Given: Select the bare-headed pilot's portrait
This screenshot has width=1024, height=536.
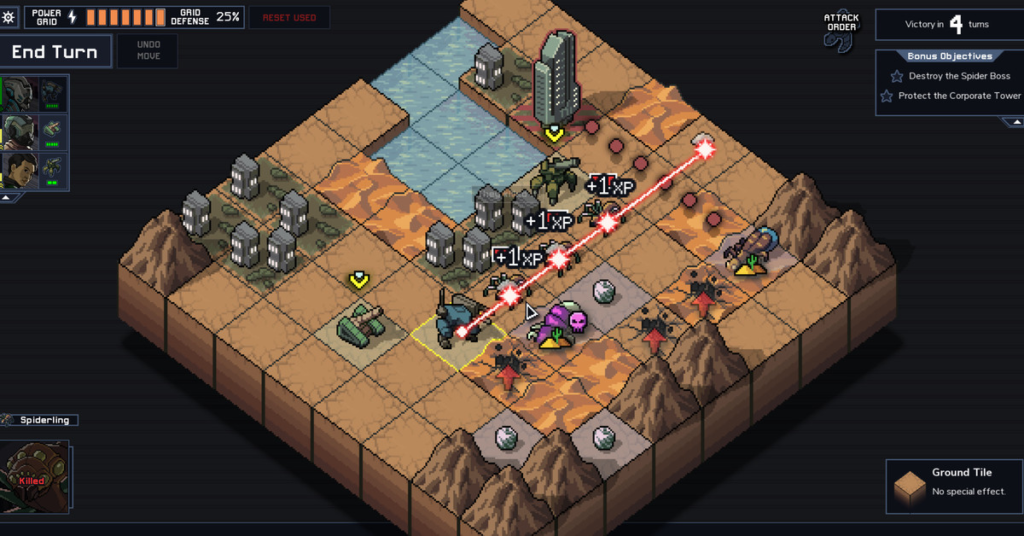Looking at the screenshot, I should click(19, 170).
